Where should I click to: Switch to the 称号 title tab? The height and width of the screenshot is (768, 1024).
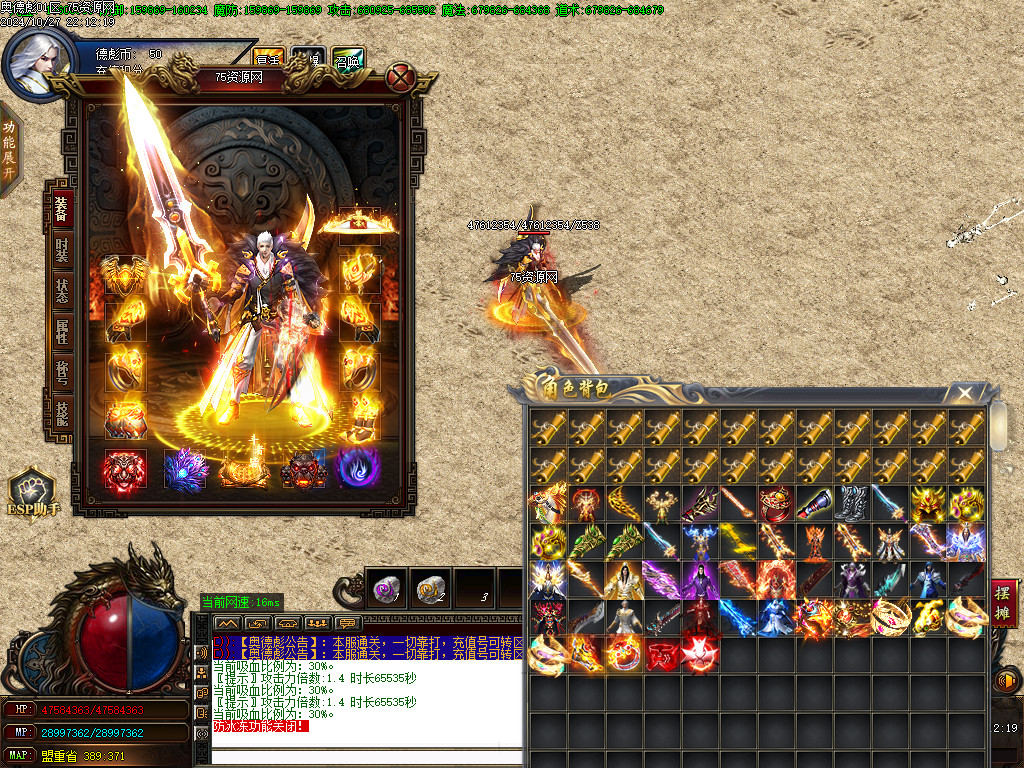pos(62,373)
